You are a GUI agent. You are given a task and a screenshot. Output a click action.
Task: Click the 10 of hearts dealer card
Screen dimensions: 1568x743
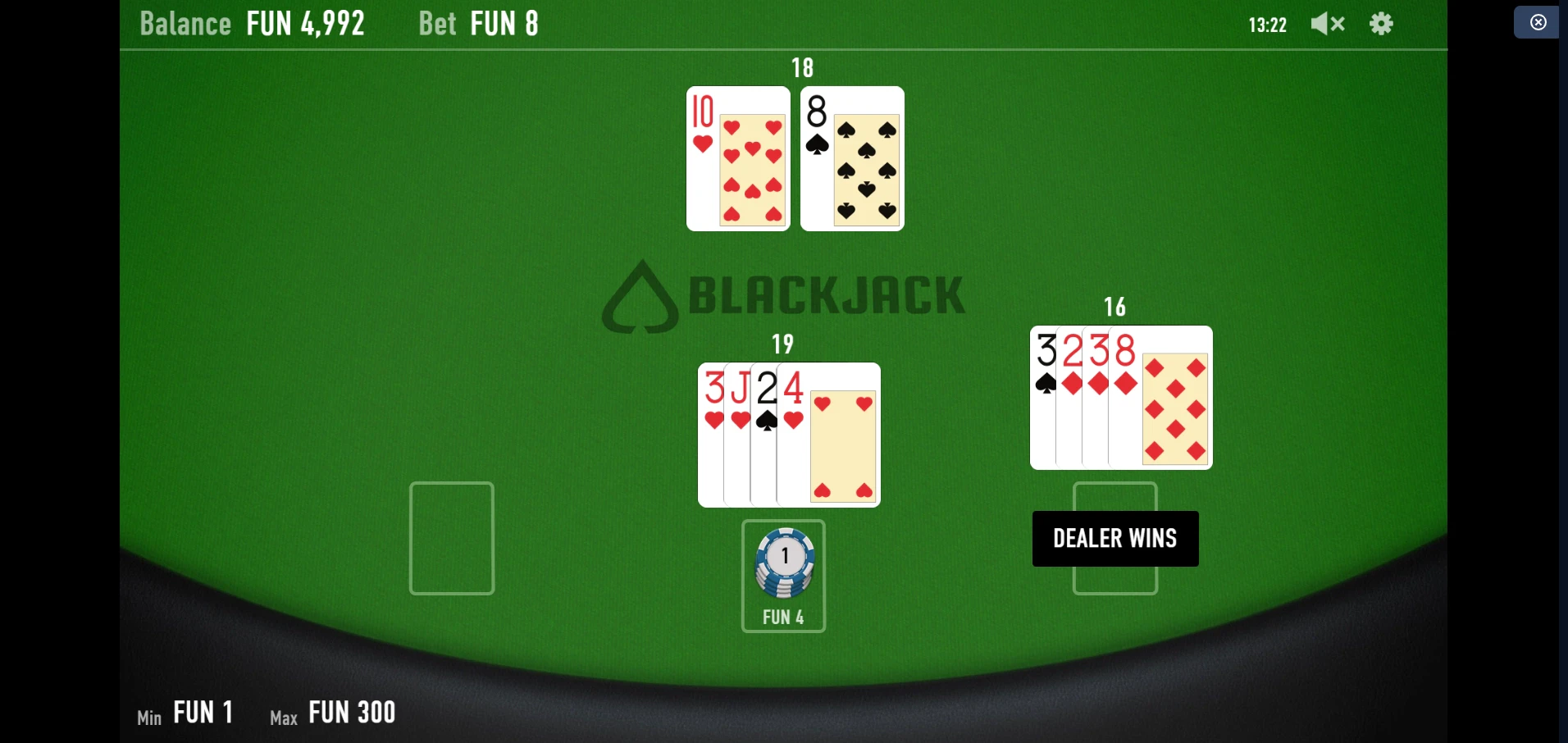coord(736,160)
